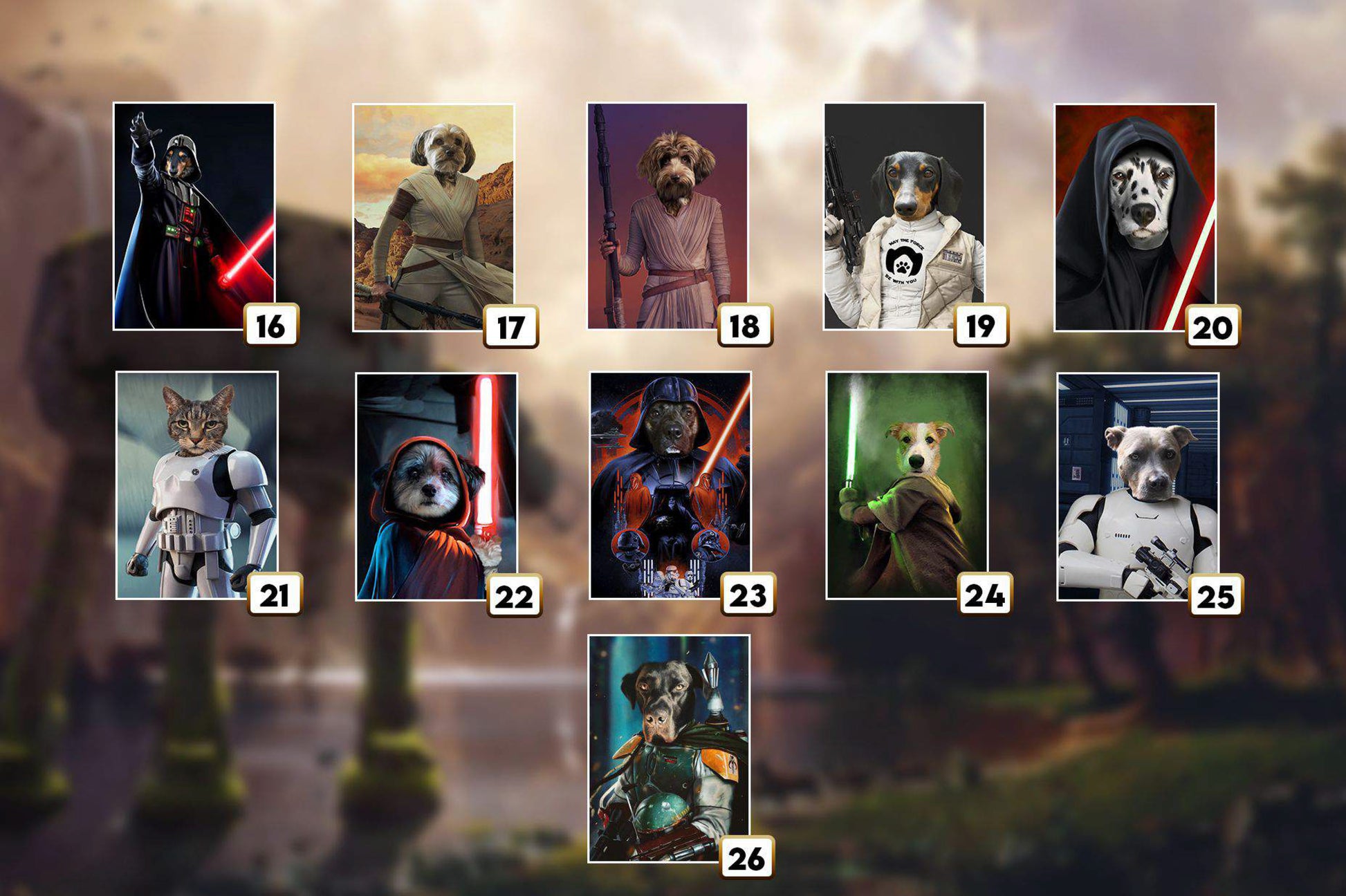
Task: Choose portrait 23, the dark helmet poster dog
Action: (670, 485)
